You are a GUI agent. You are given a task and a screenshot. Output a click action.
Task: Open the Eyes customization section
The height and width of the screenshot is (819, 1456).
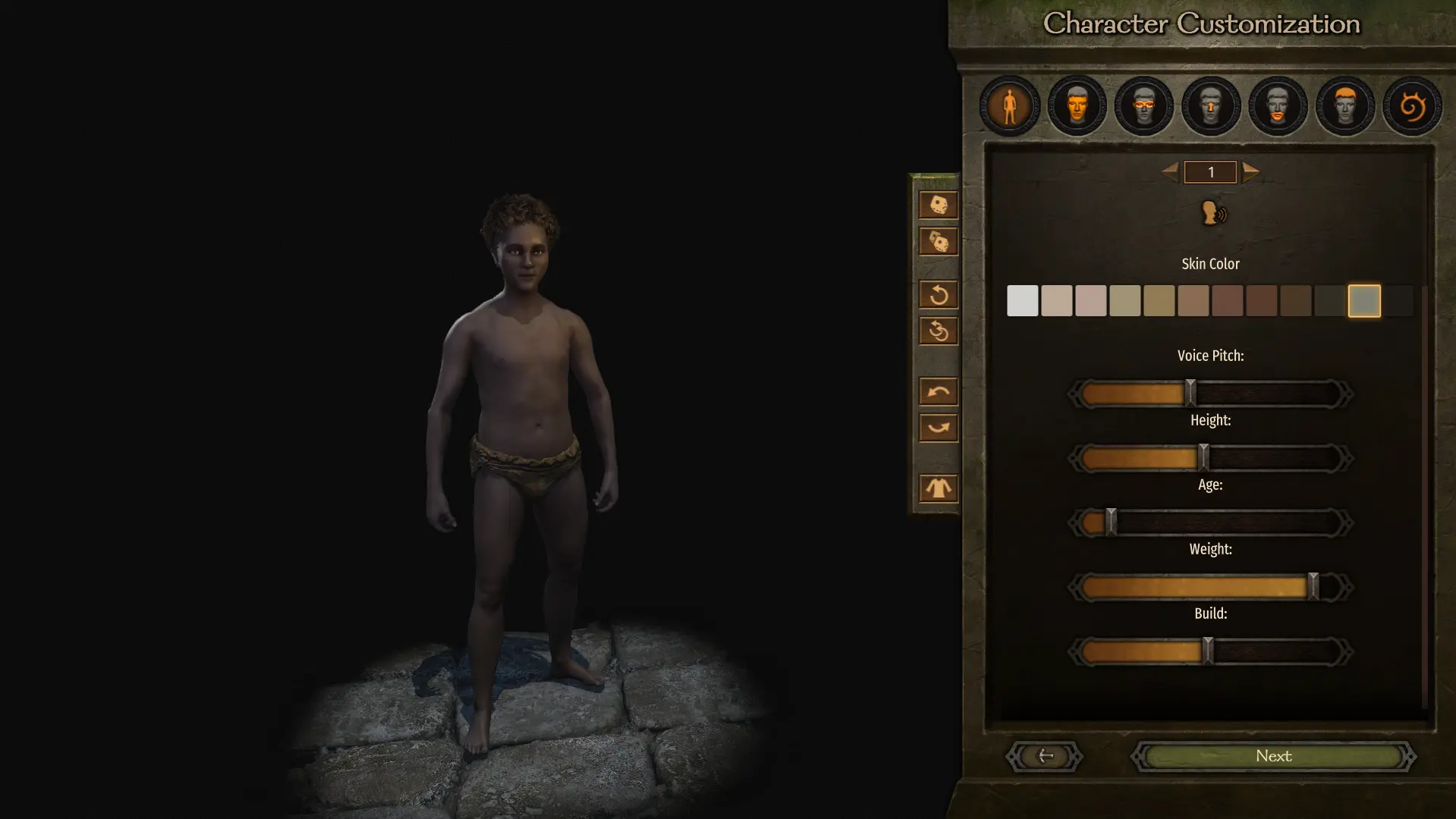[1143, 106]
